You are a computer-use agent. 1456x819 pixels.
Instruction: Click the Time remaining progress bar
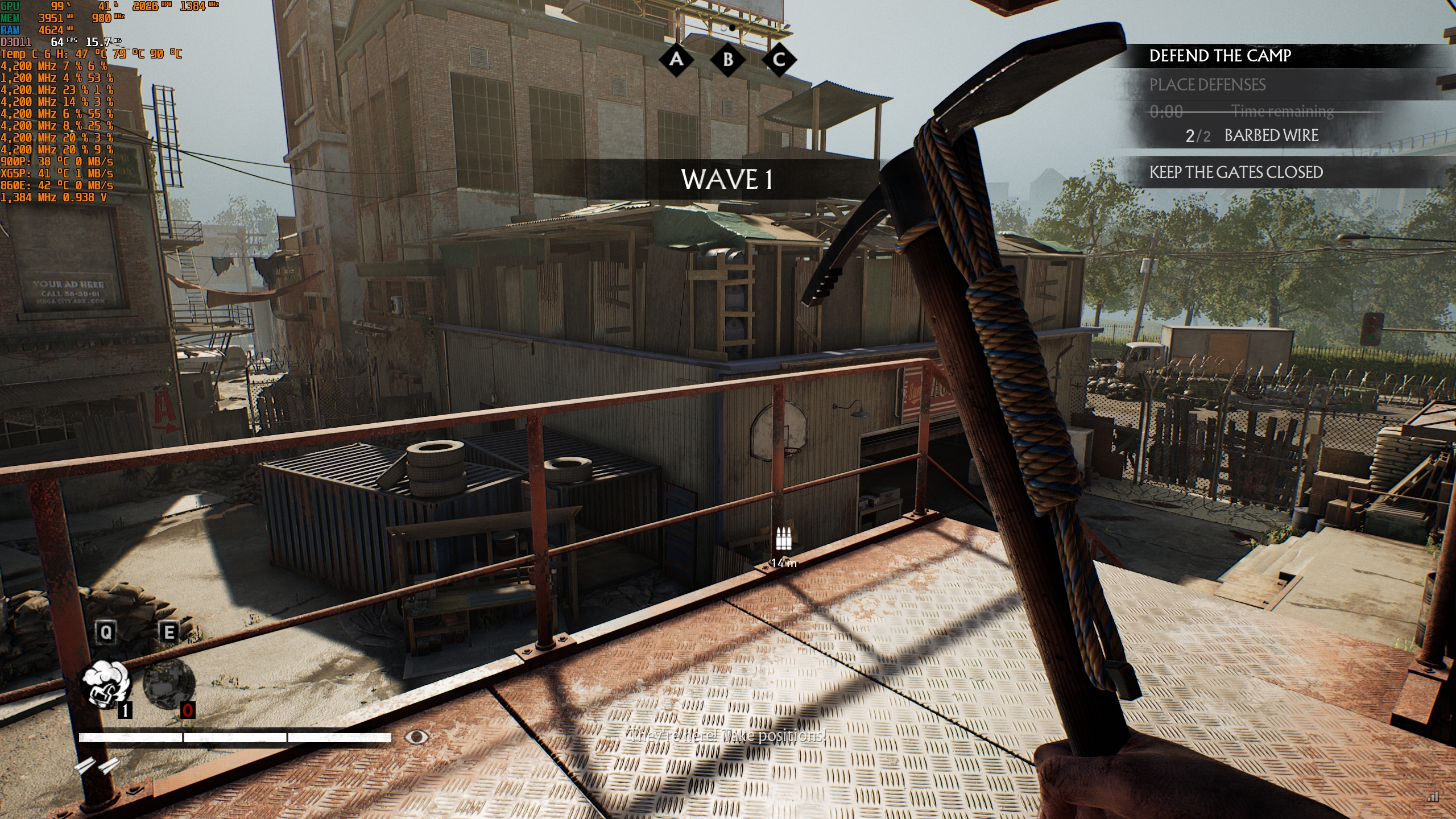pos(1251,111)
